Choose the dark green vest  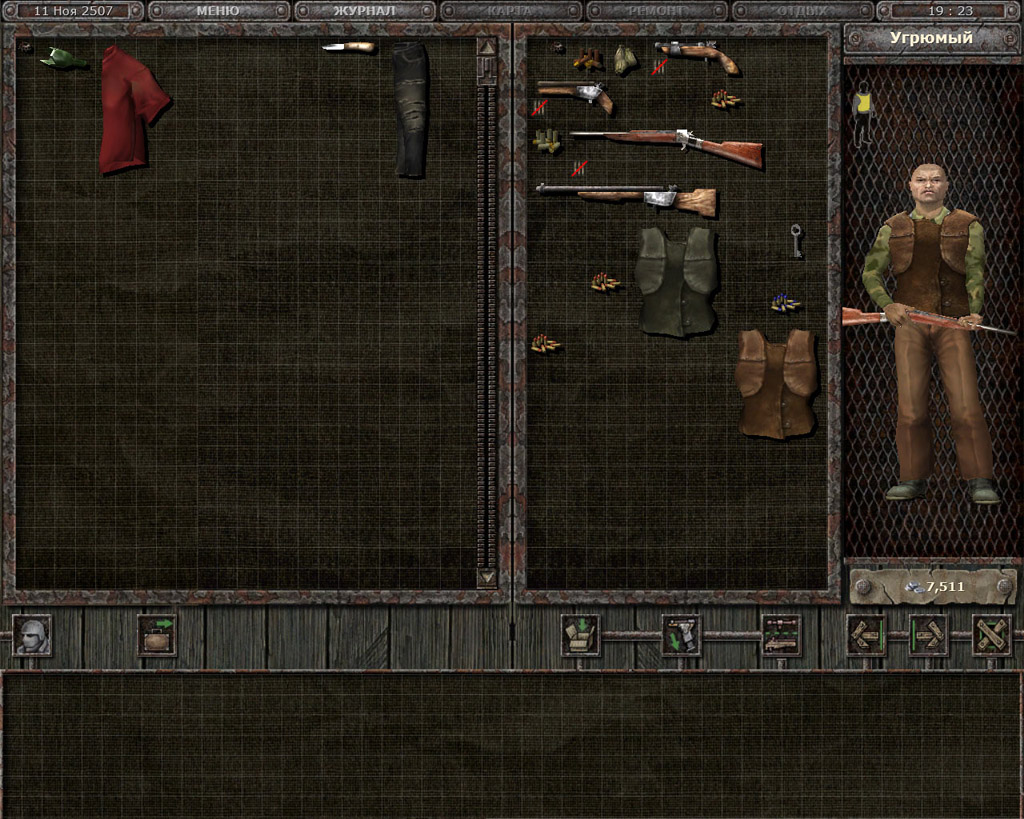pos(677,281)
